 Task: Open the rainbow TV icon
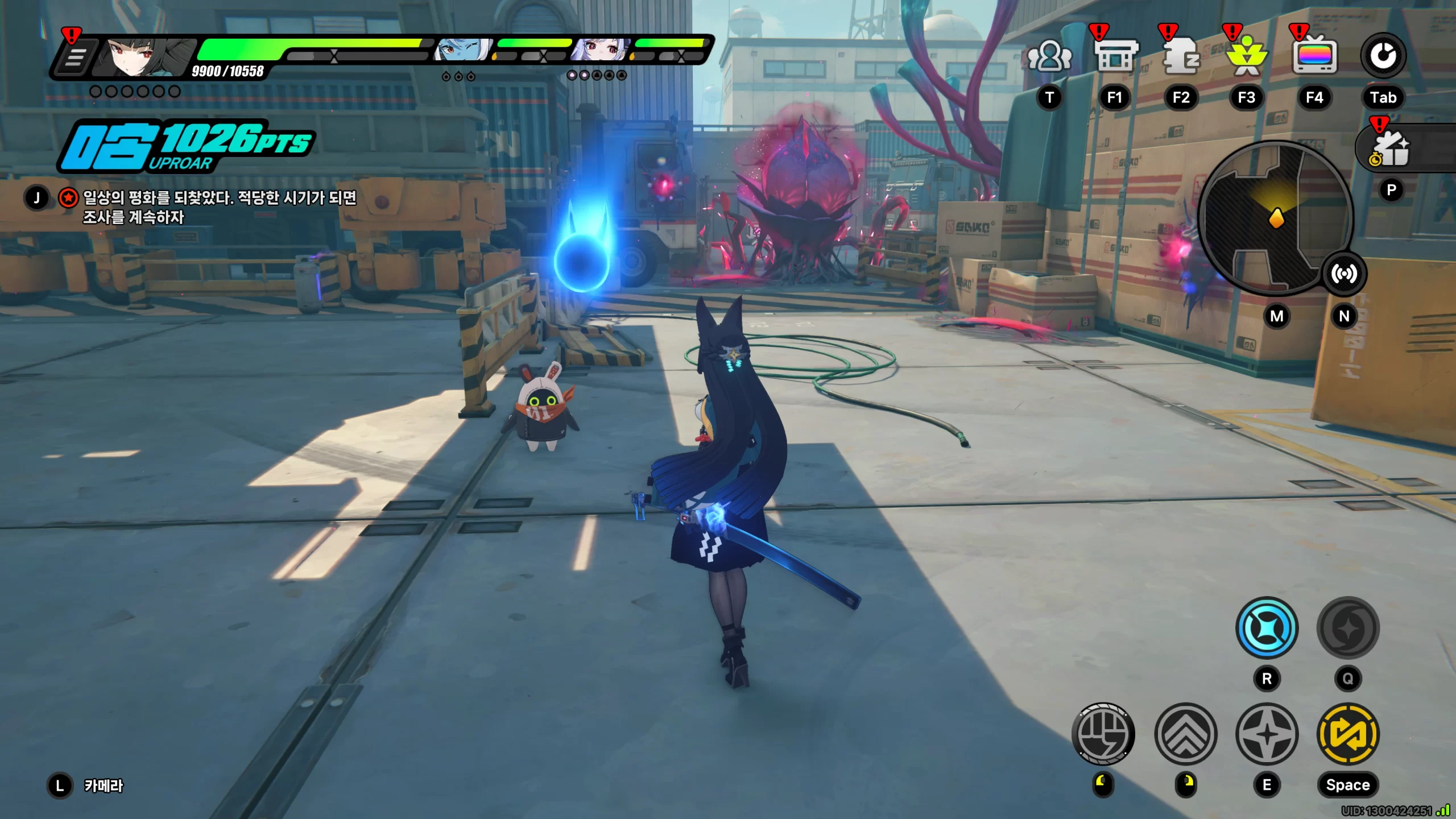click(1314, 56)
